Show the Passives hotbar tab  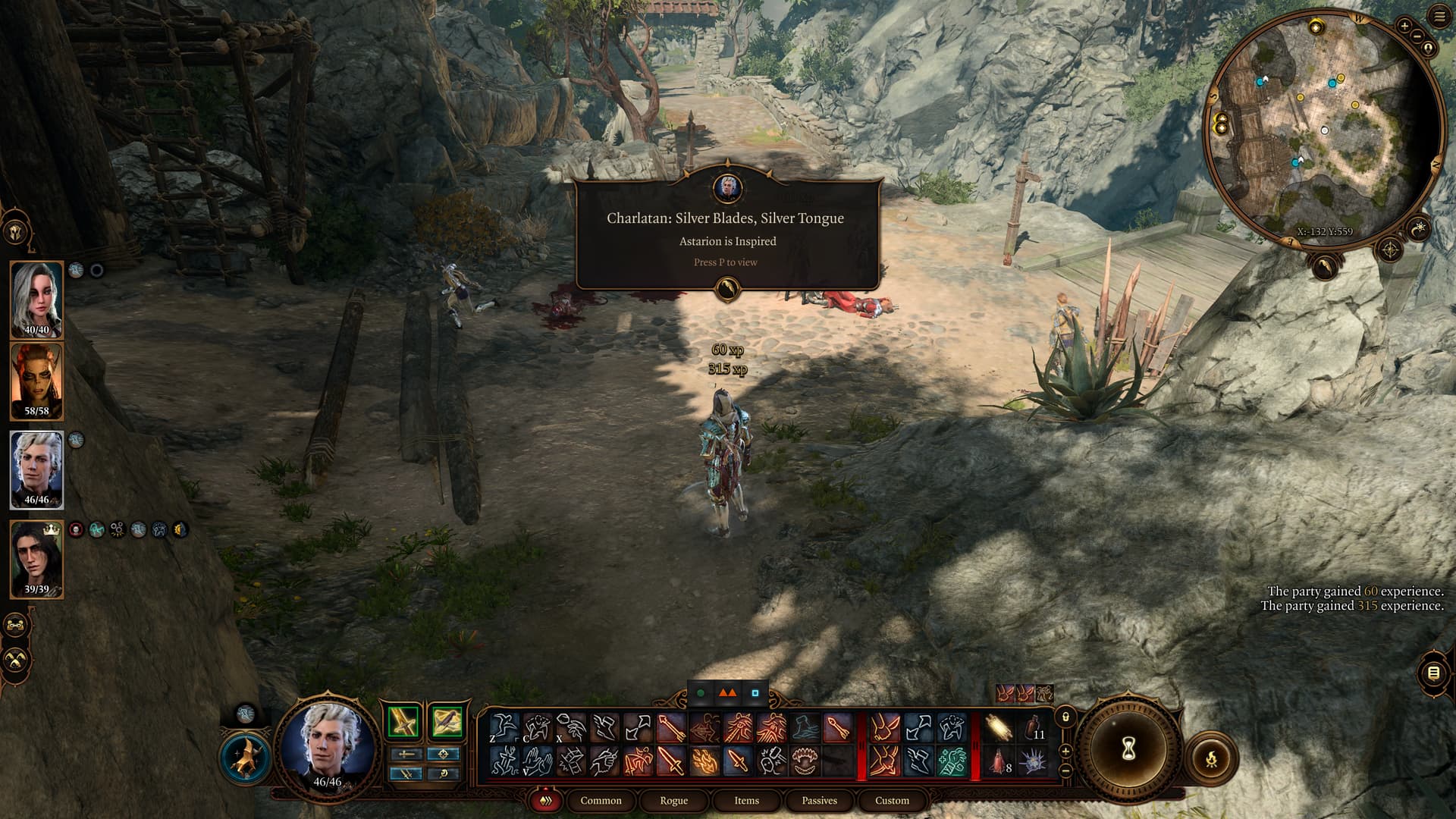(819, 800)
